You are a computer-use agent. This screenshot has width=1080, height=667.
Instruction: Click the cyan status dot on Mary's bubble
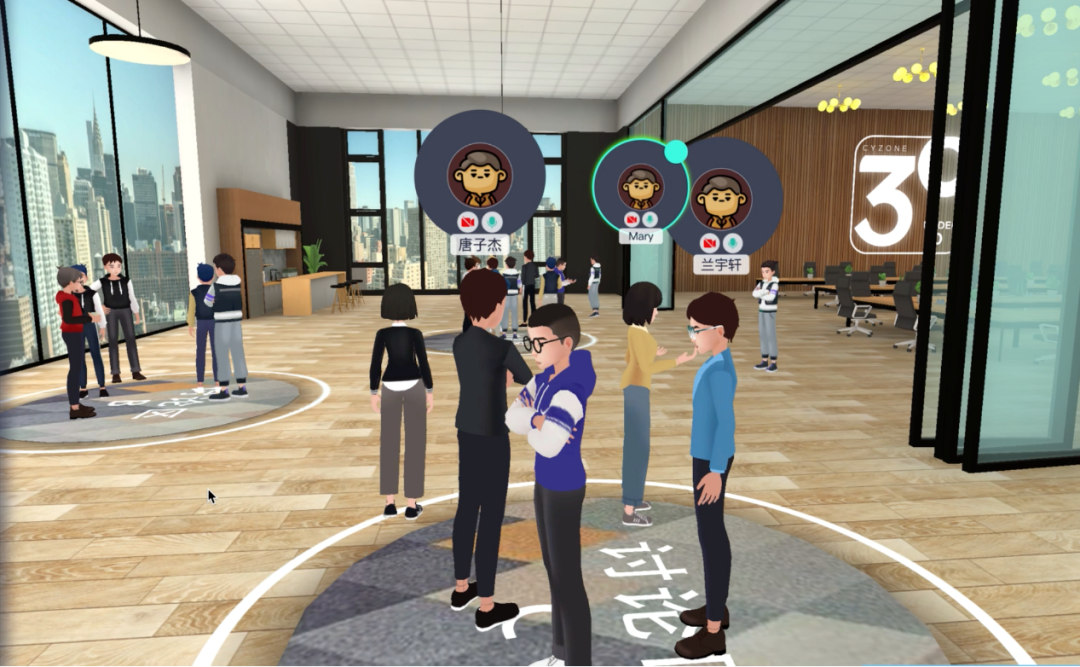676,151
